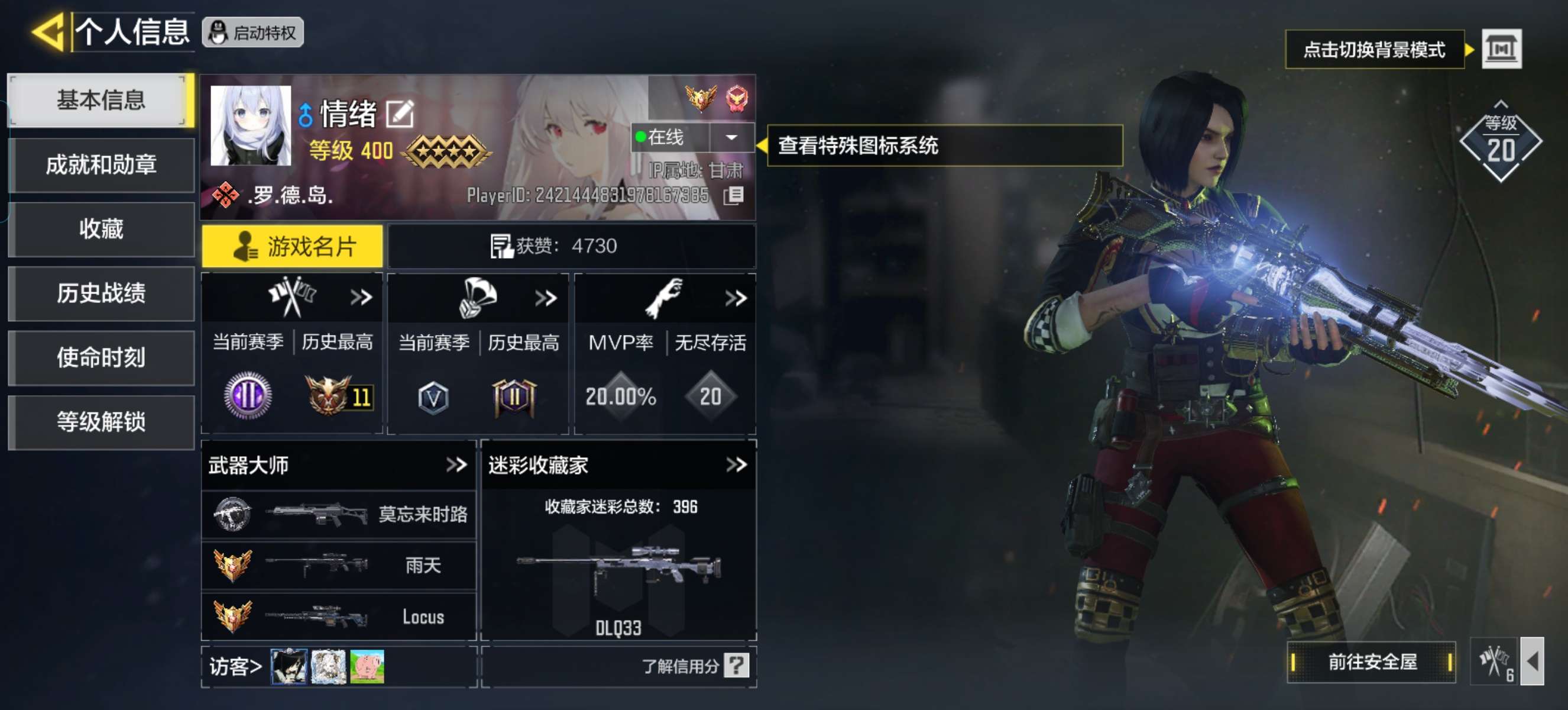1568x710 pixels.
Task: Edit the player name 情绪
Action: (x=400, y=114)
